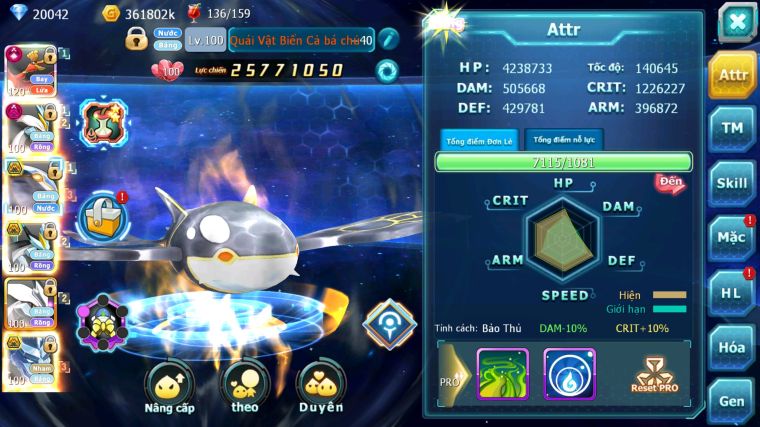Select the green swirl PRO skill
Viewport: 760px width, 427px height.
(502, 374)
